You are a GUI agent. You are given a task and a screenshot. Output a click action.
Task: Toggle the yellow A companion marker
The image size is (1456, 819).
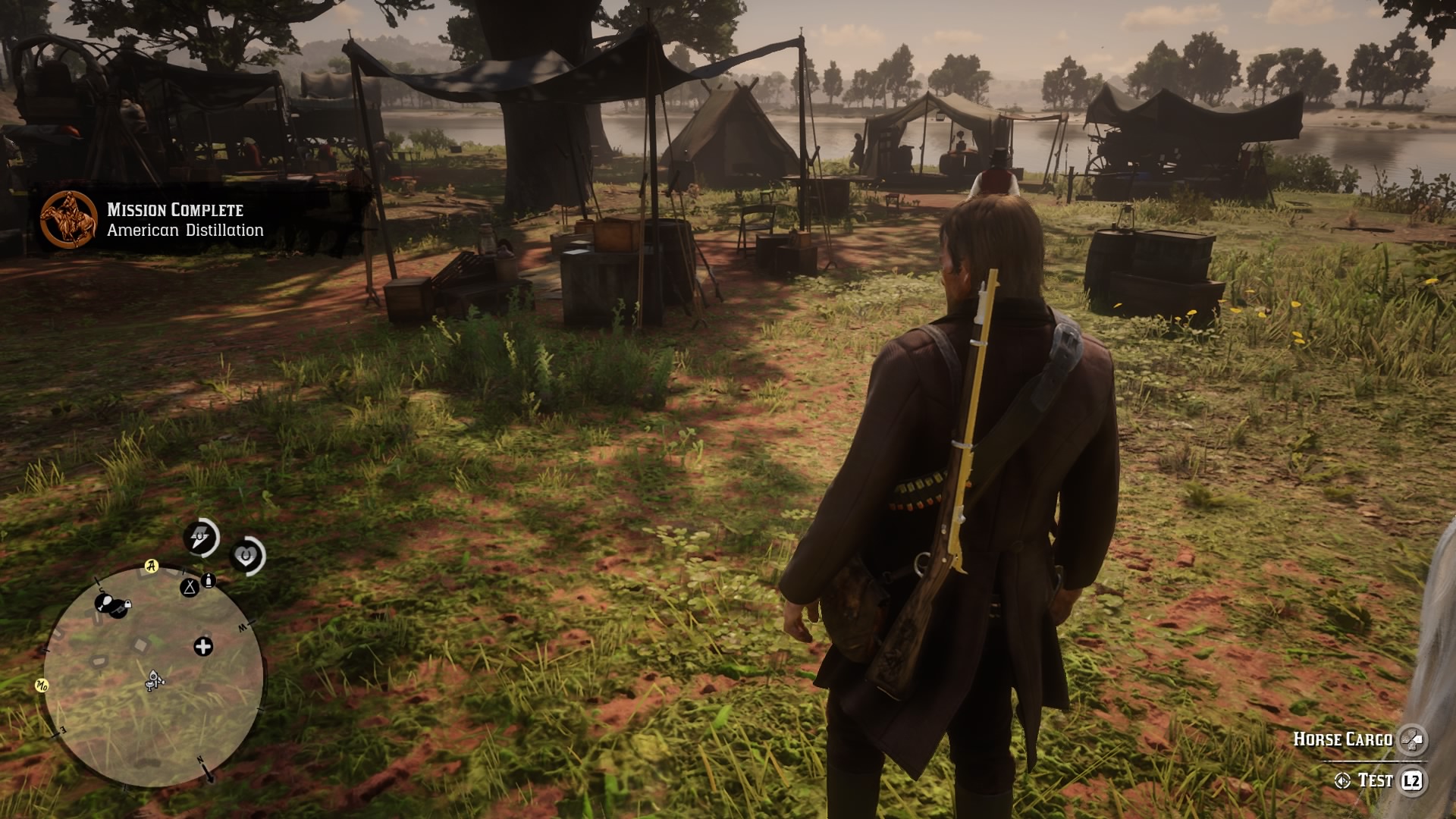point(150,566)
